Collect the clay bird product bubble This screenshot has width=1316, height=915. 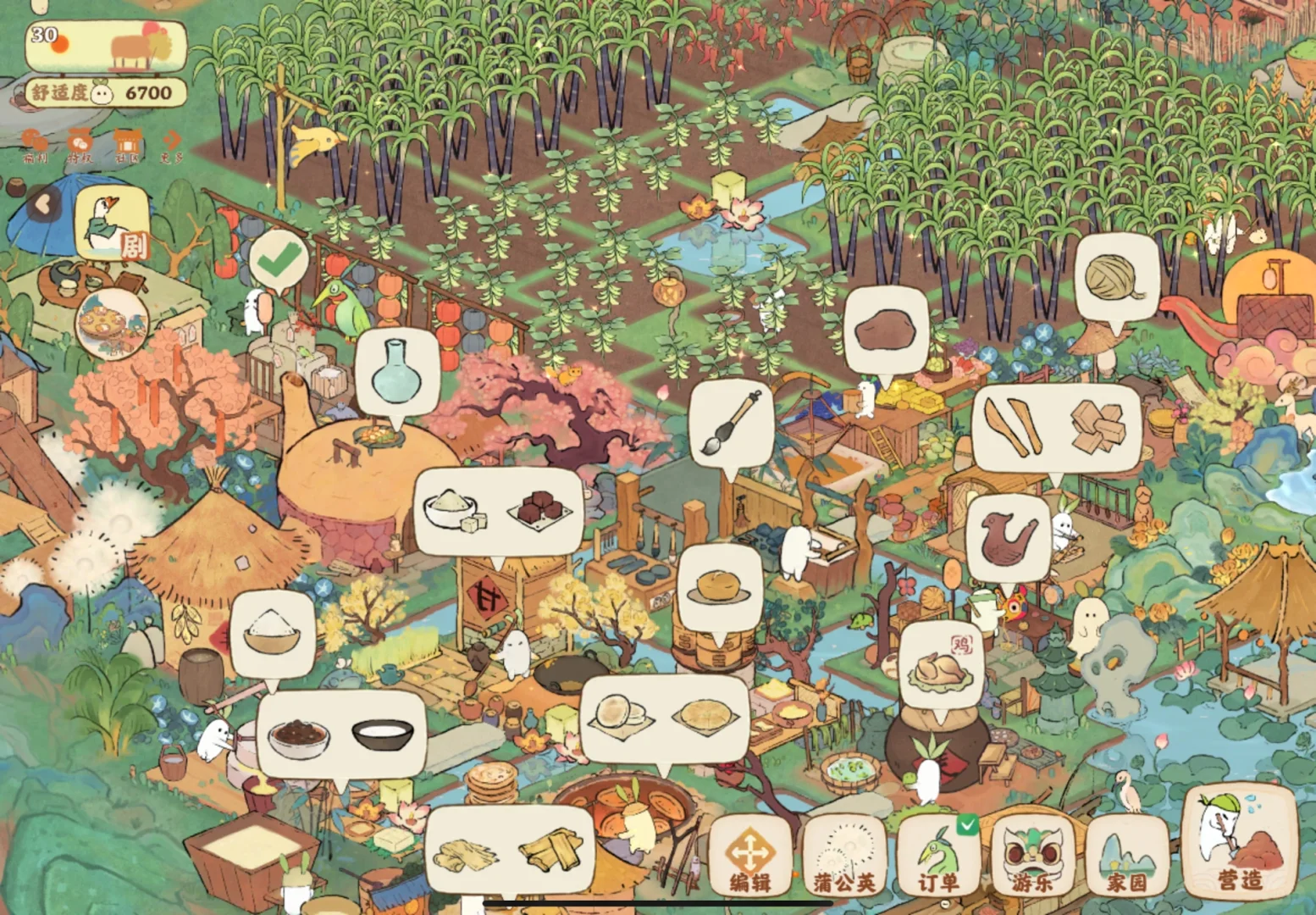(x=1008, y=538)
